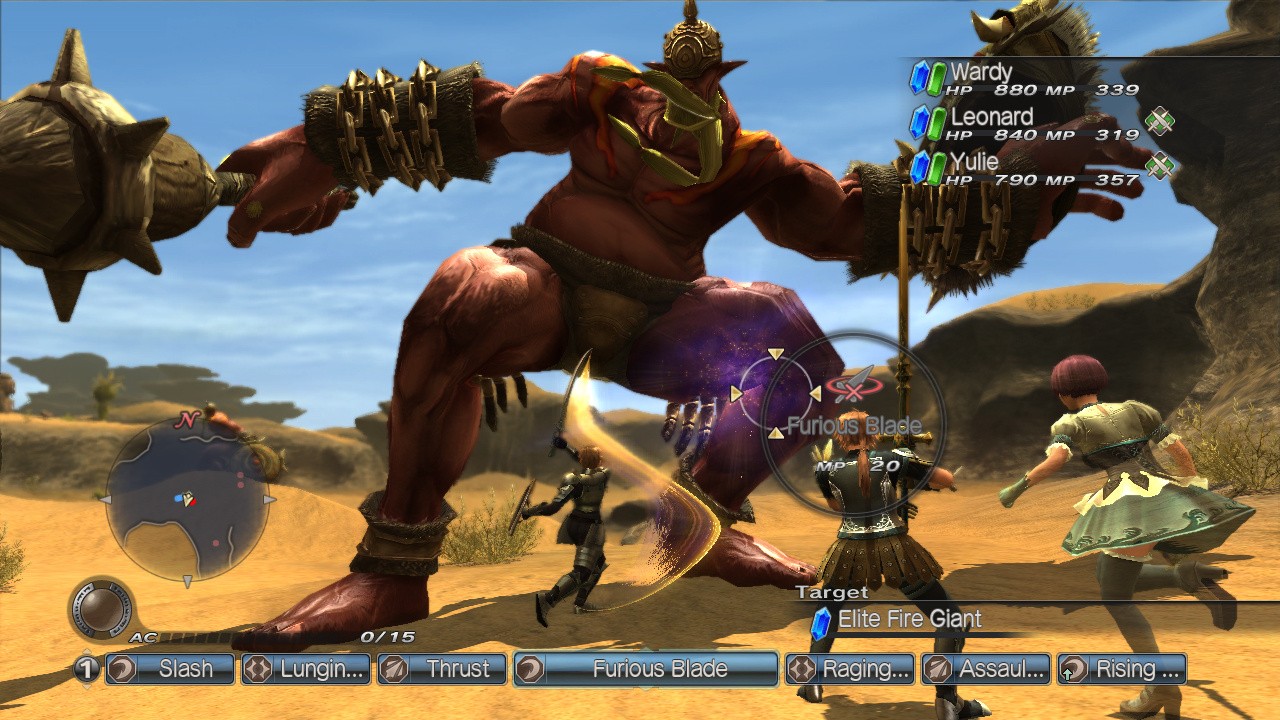Choose the Lunging skill on the command bar

coord(305,669)
